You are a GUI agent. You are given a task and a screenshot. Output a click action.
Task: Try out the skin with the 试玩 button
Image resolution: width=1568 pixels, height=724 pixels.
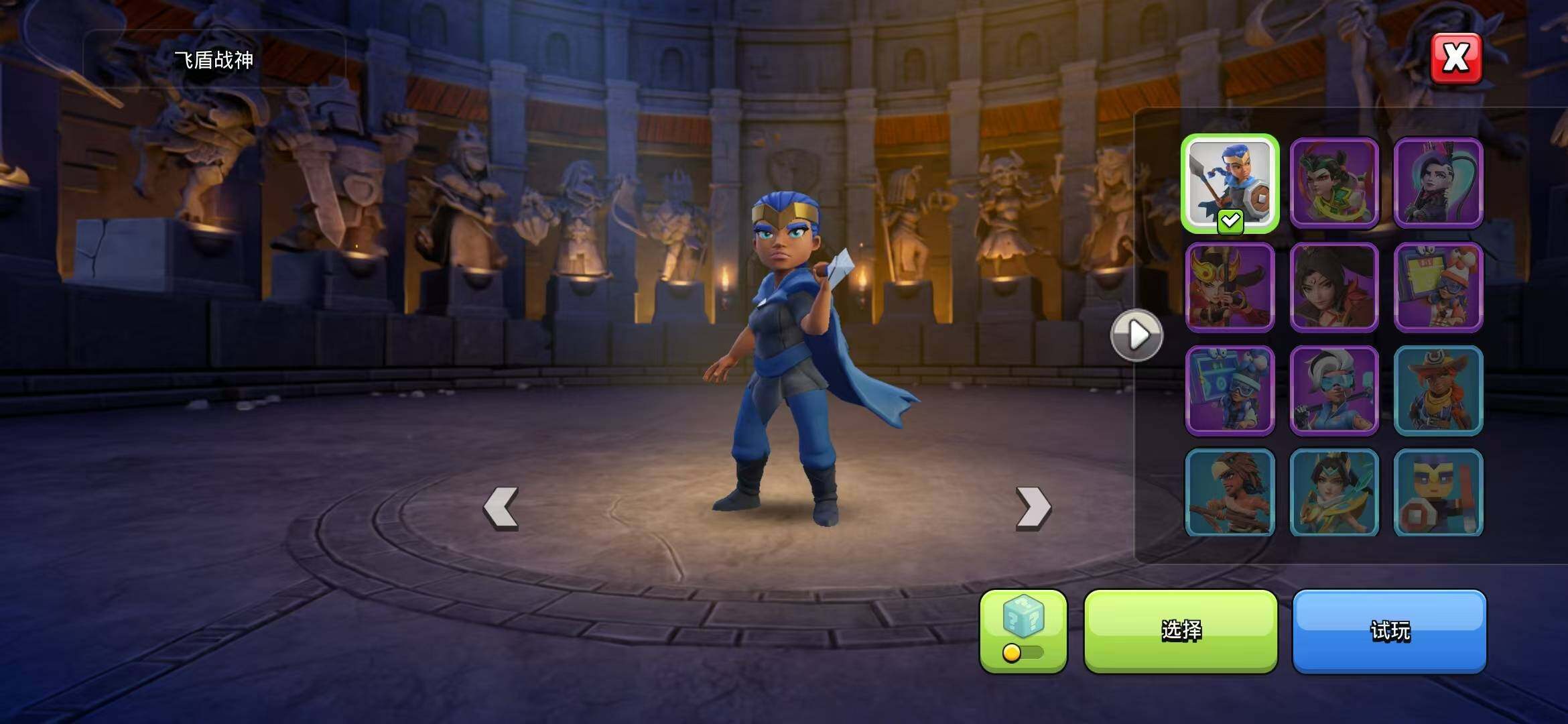1390,630
